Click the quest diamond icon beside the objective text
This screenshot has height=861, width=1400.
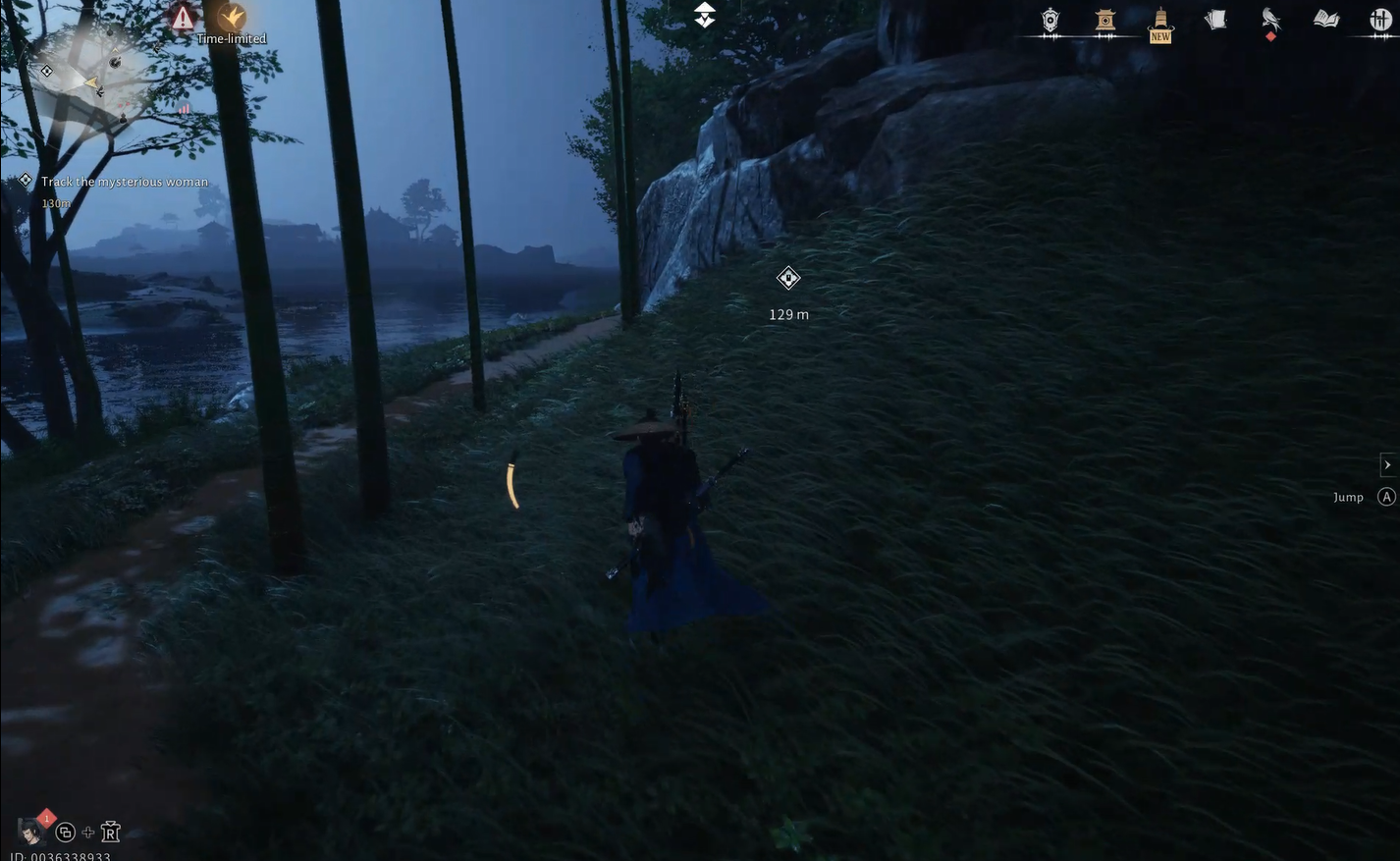(24, 178)
